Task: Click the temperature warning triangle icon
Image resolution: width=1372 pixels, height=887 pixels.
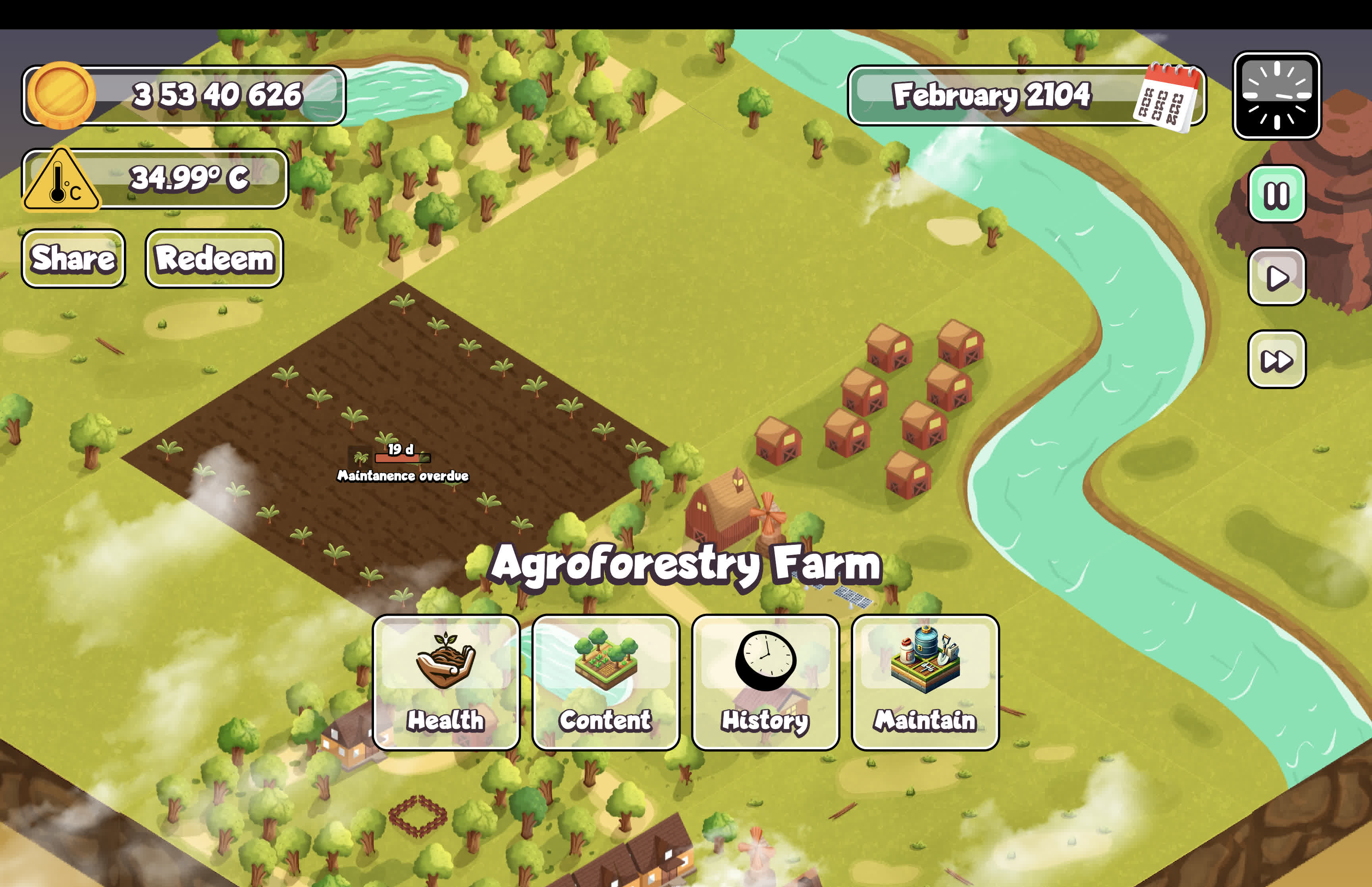Action: point(61,180)
